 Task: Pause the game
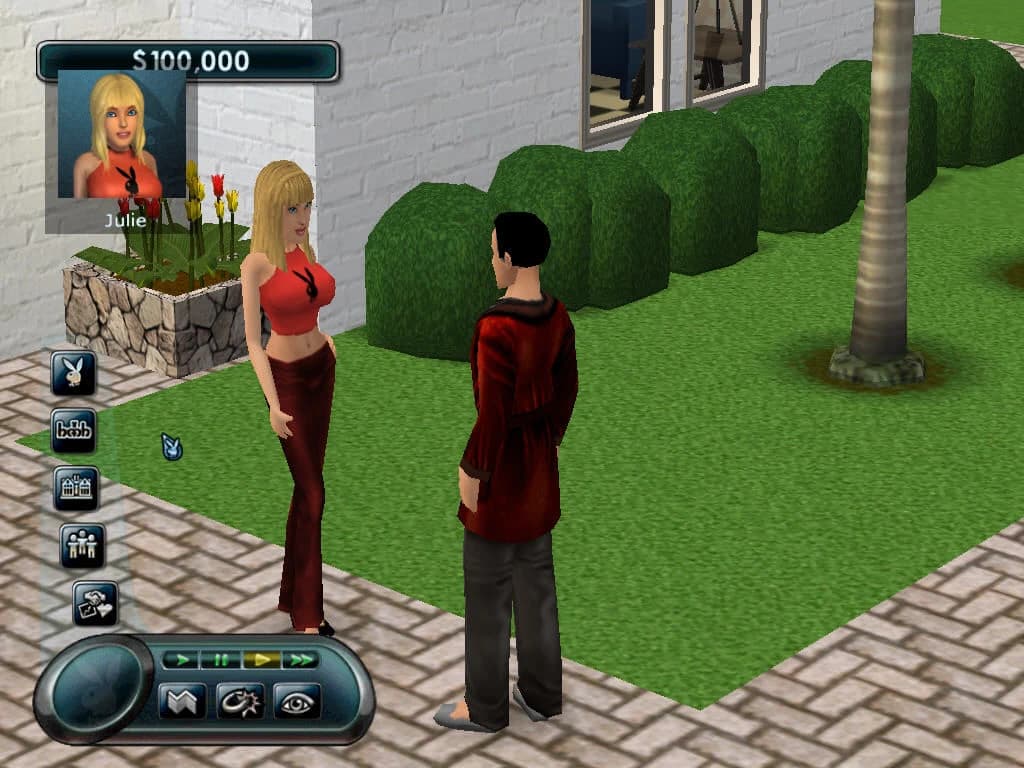pyautogui.click(x=219, y=660)
